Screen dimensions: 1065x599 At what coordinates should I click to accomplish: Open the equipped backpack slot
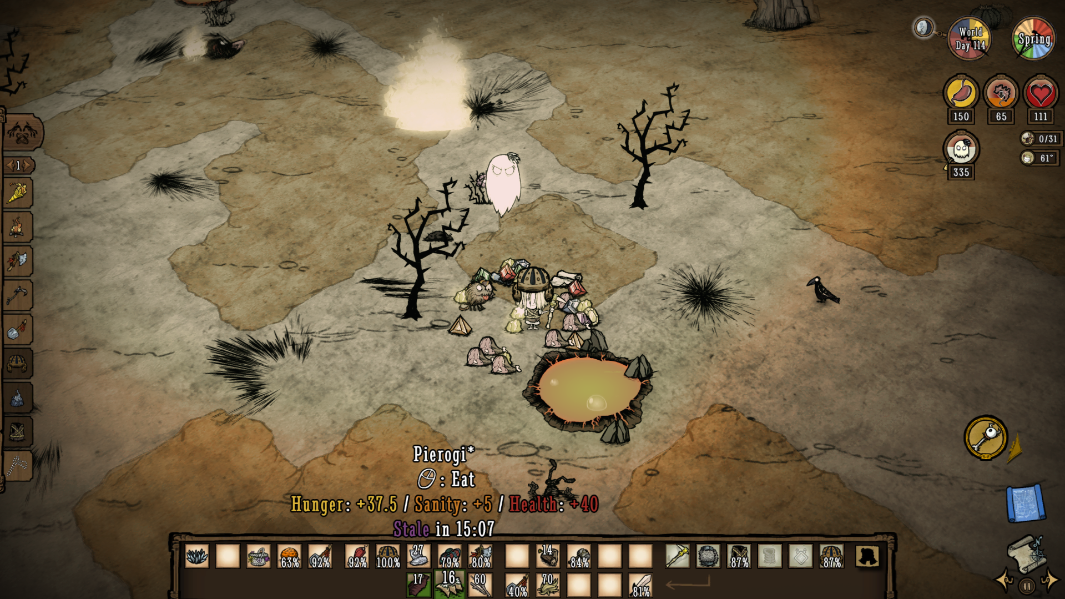tap(708, 556)
